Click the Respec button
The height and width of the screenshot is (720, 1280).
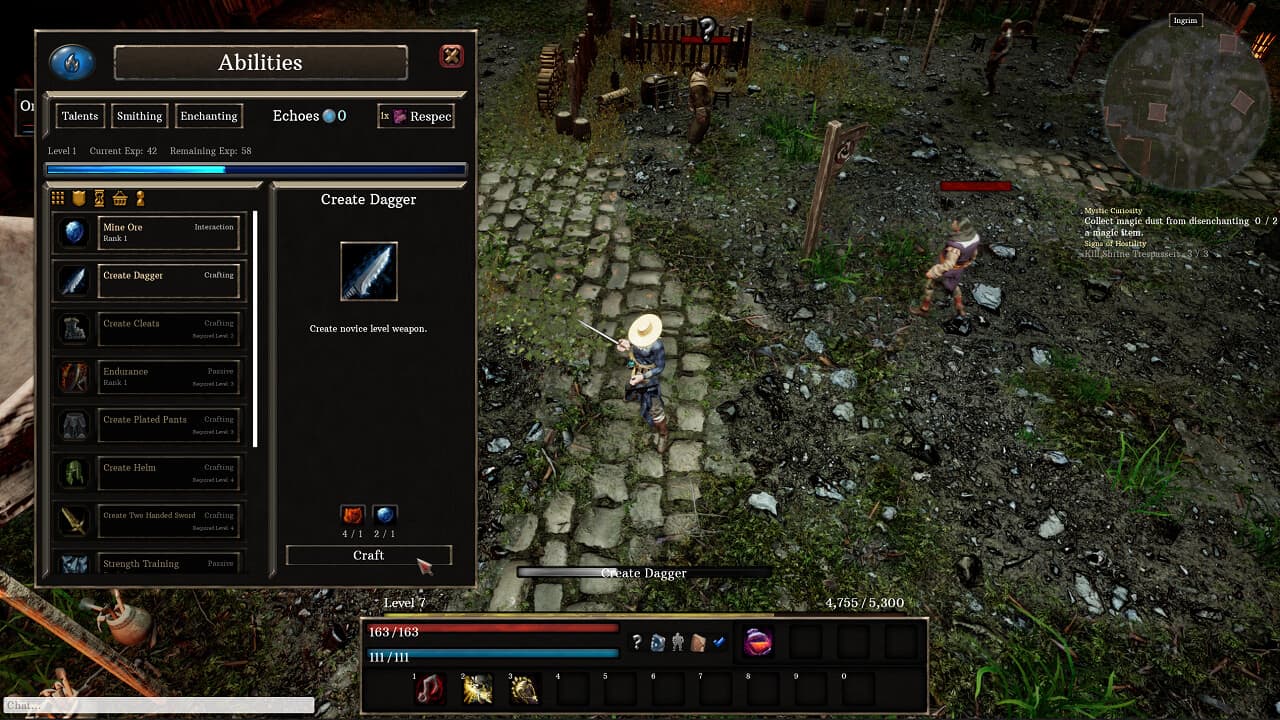(415, 116)
